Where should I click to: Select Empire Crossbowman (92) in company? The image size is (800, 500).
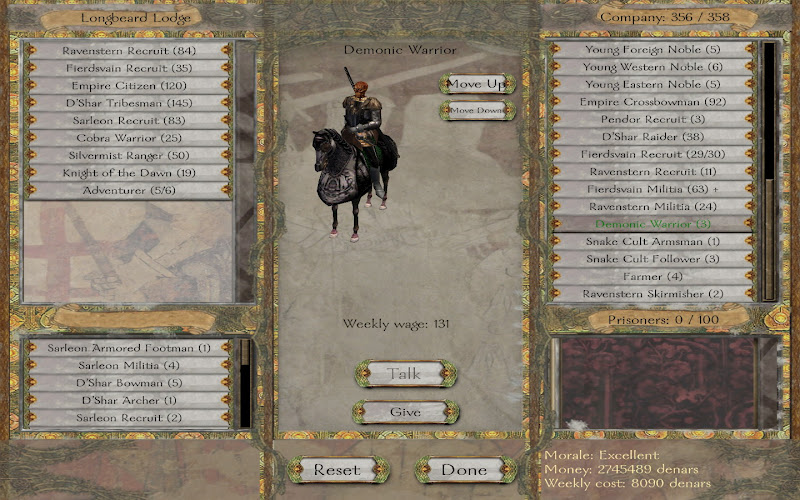click(655, 102)
